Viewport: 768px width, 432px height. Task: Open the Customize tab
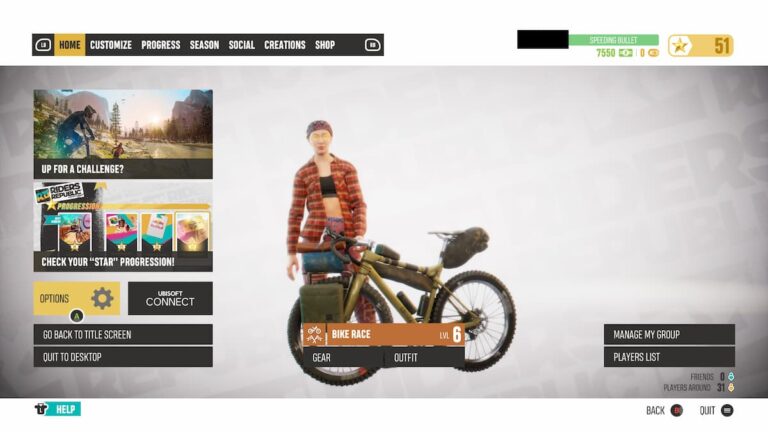pyautogui.click(x=111, y=45)
